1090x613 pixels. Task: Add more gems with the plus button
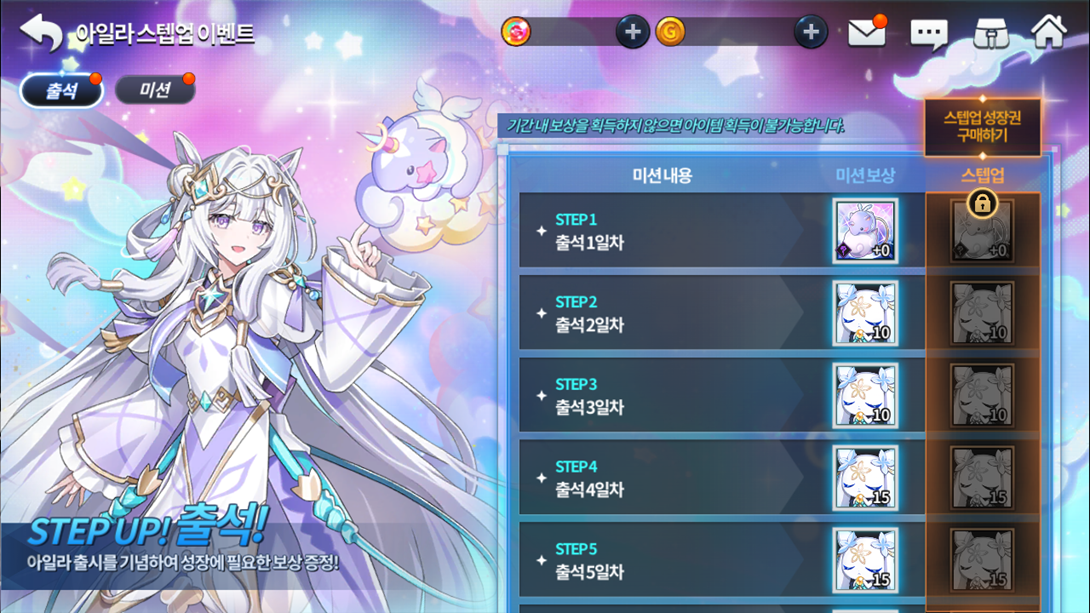tap(631, 32)
